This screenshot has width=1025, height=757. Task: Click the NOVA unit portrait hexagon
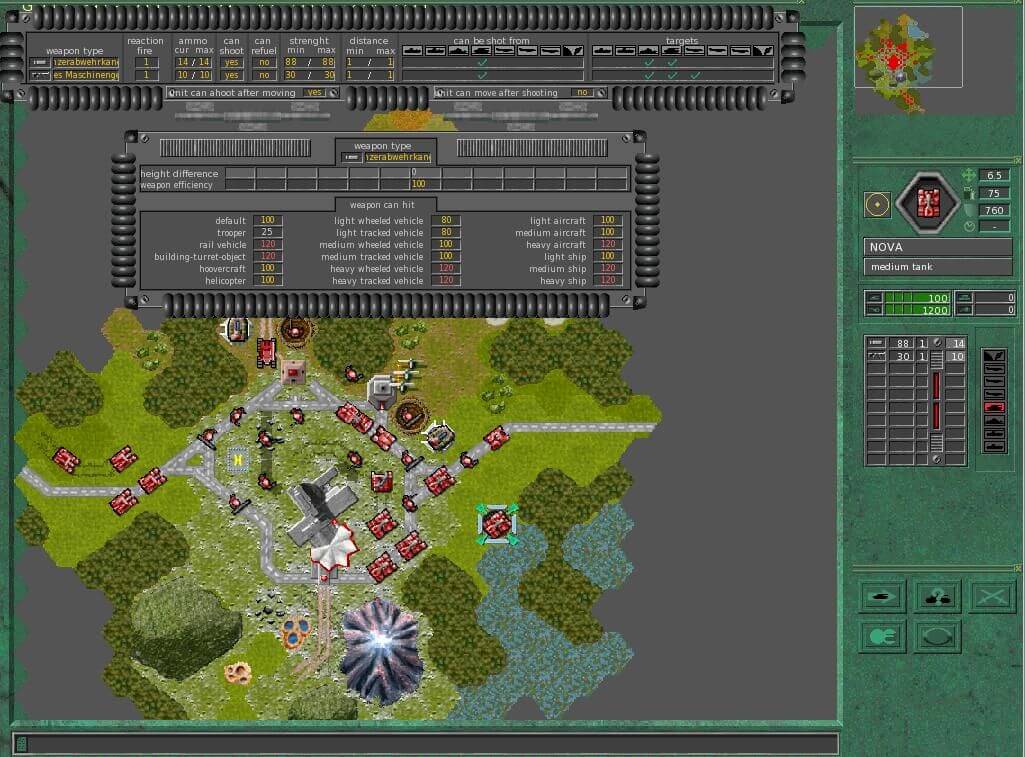click(x=927, y=204)
